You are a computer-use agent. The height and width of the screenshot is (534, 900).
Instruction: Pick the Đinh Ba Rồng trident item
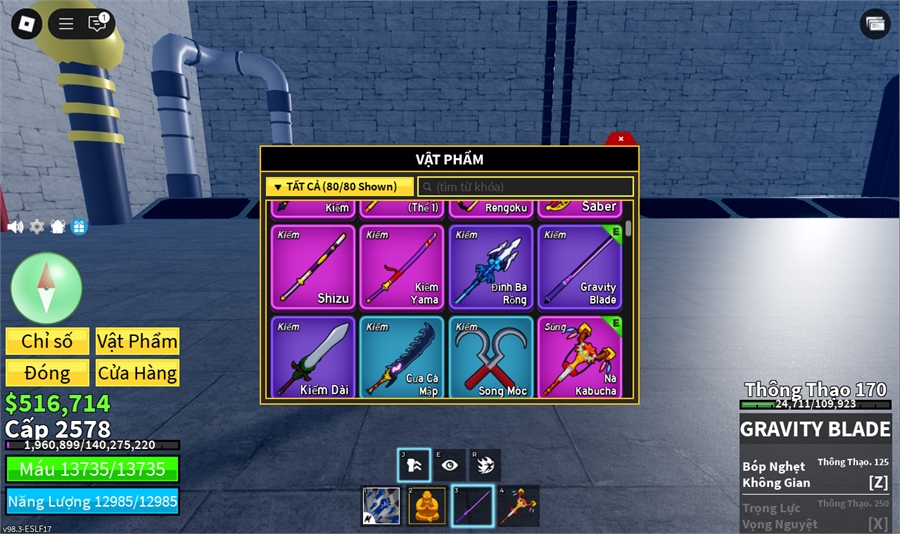point(491,267)
